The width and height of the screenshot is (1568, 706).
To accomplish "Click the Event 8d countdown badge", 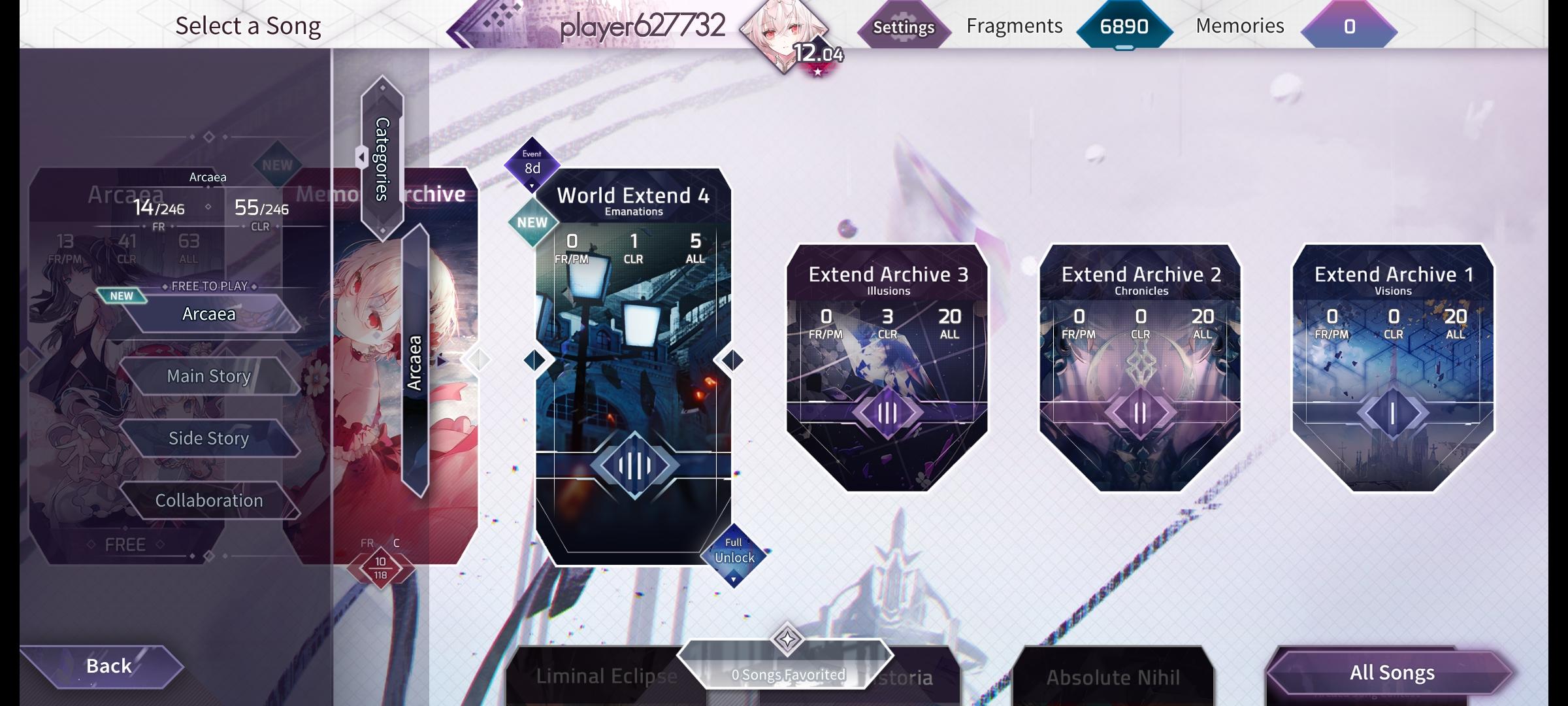I will (531, 163).
